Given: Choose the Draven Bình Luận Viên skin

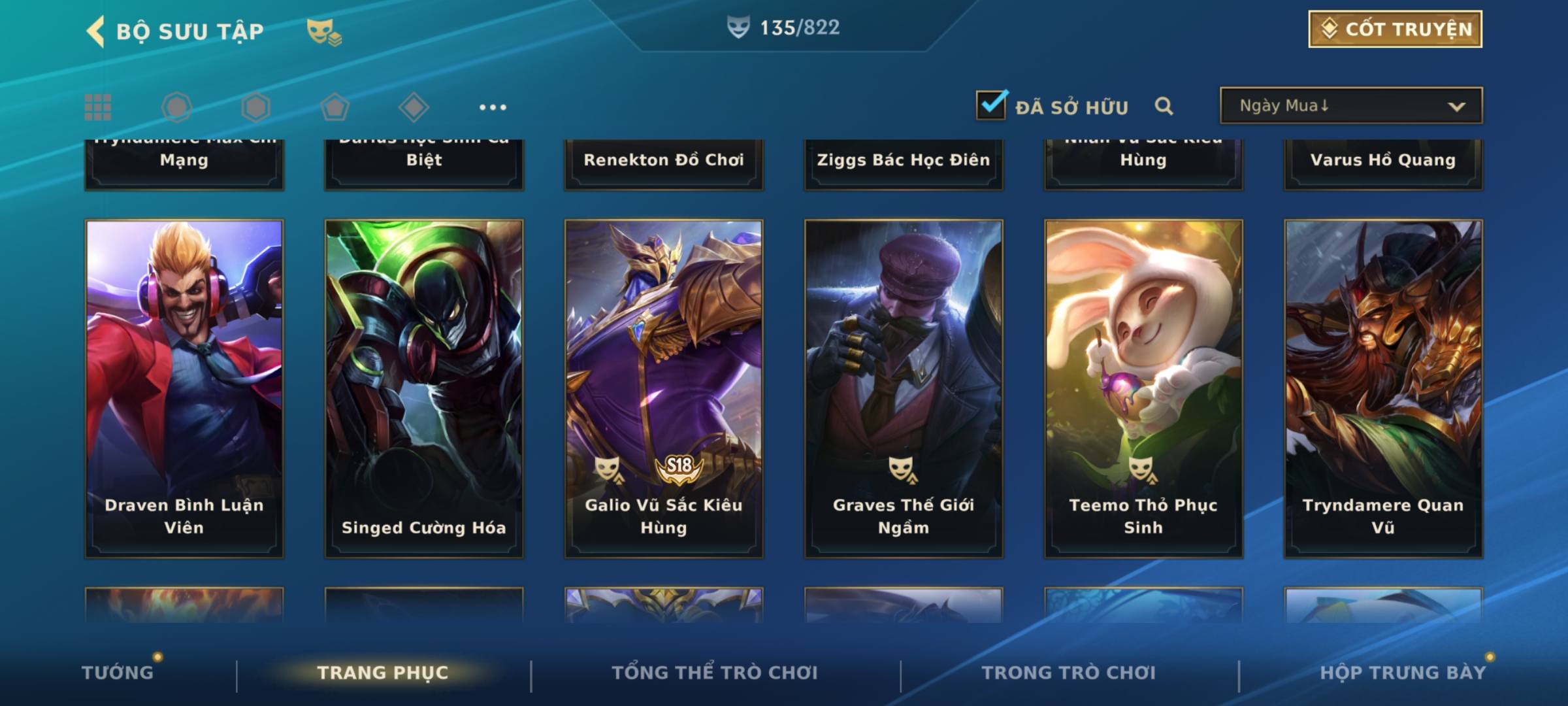Looking at the screenshot, I should [x=184, y=388].
